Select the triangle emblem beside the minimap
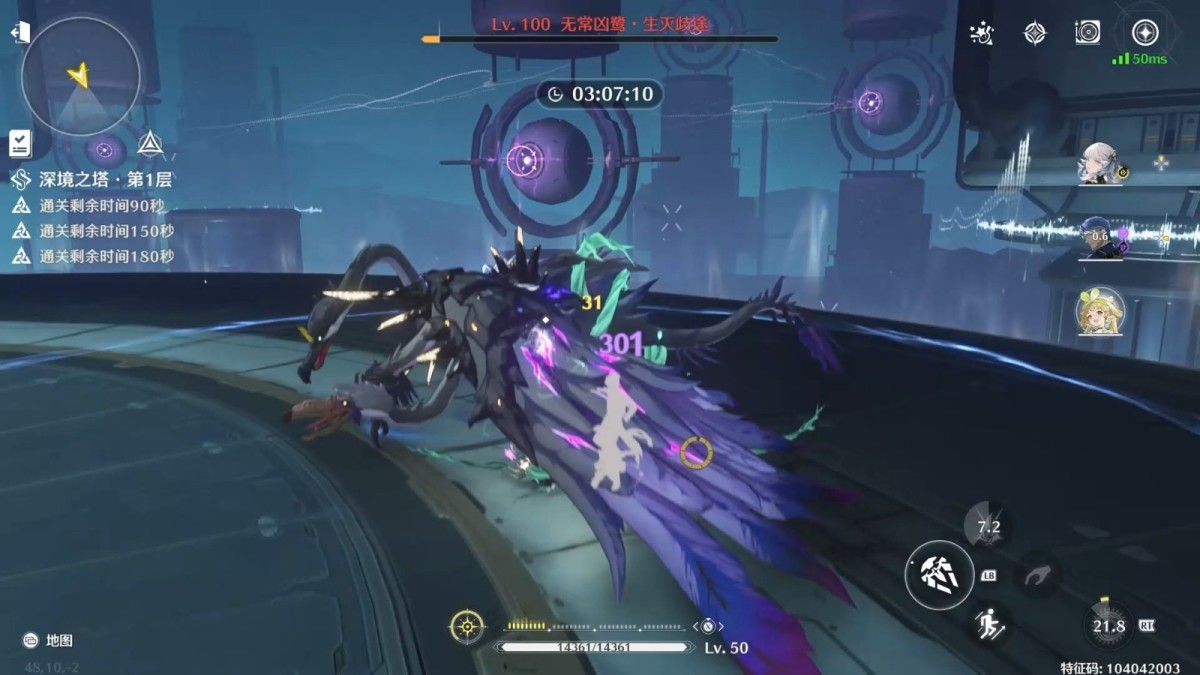 coord(150,144)
